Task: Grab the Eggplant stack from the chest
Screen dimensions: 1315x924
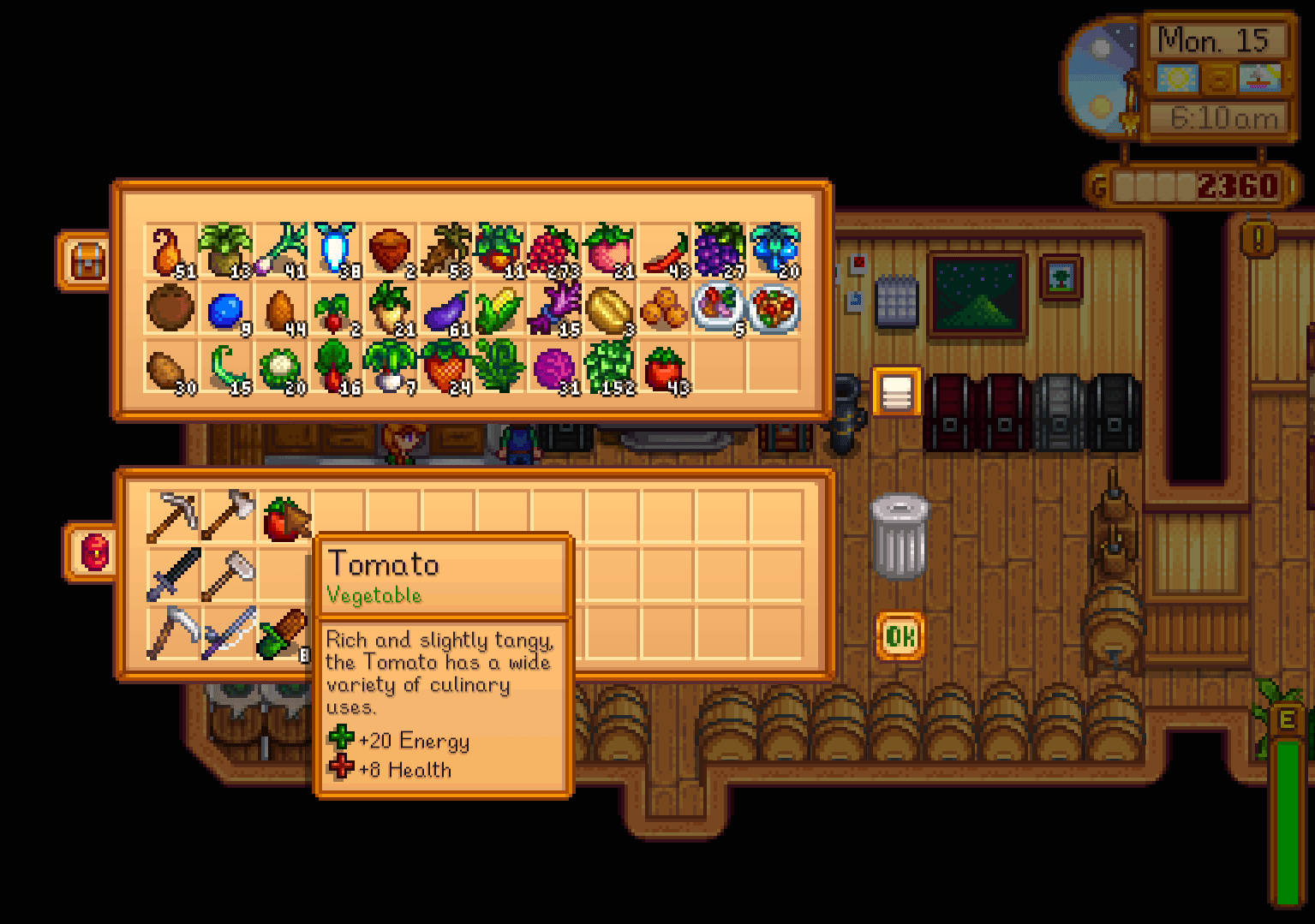Action: (x=445, y=308)
